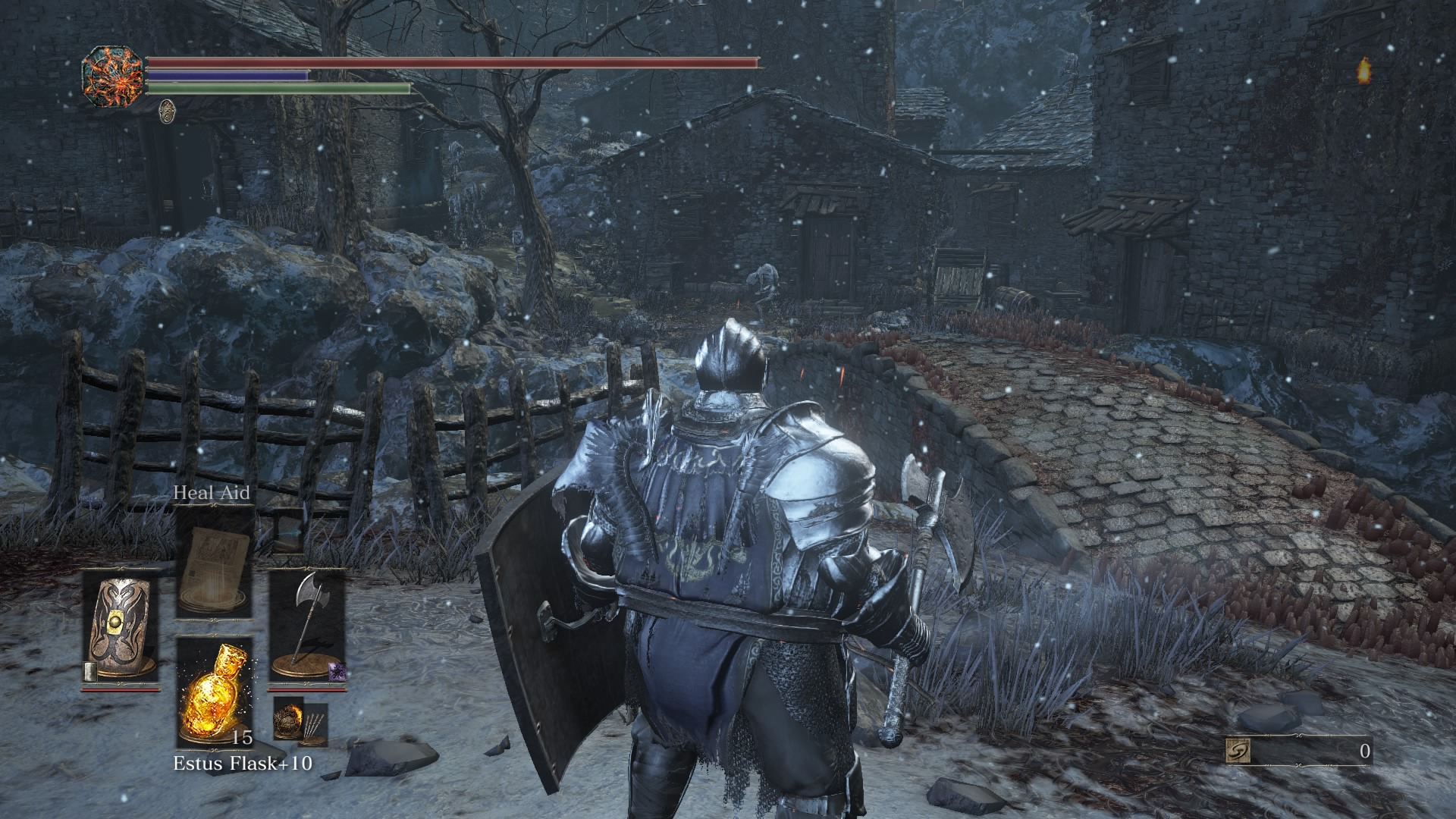Click the fiery emblem beside the health bar
Screen dimensions: 1456x819
click(x=112, y=77)
